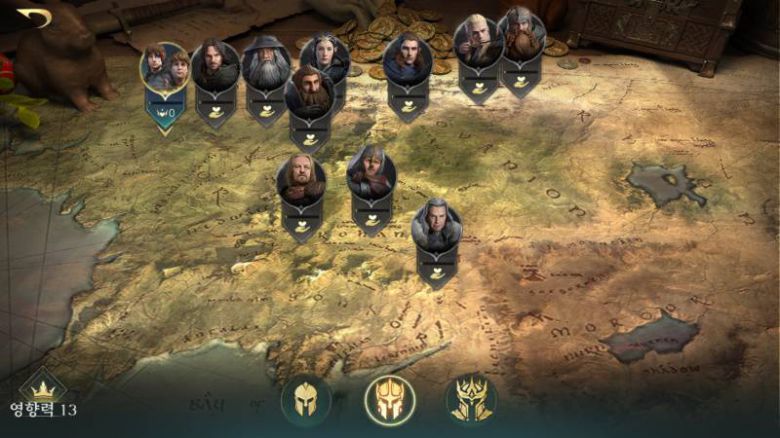The height and width of the screenshot is (438, 780).
Task: Select Gandalf's grey wizard portrait
Action: pos(266,66)
